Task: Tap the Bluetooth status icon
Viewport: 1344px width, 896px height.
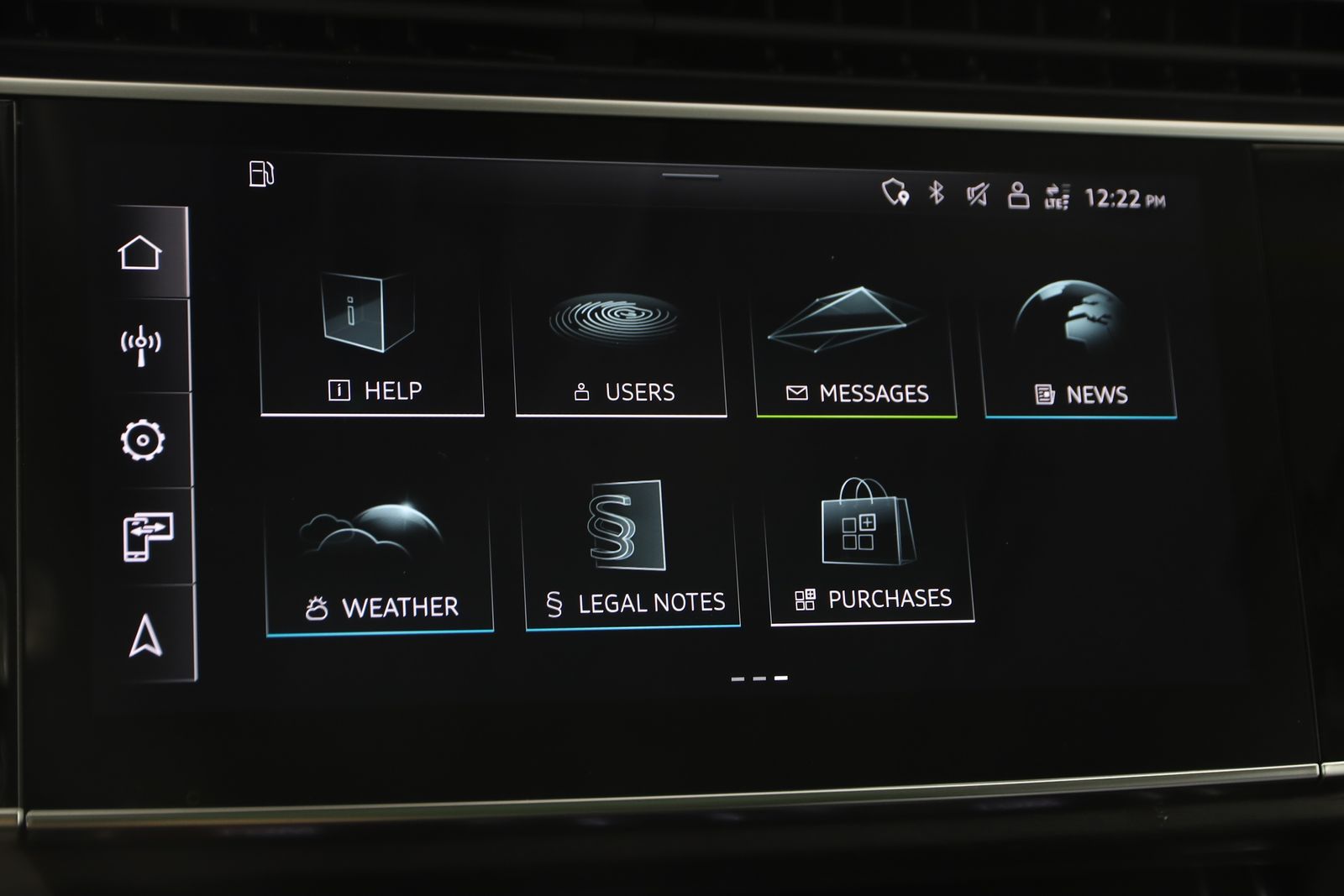Action: click(x=937, y=193)
